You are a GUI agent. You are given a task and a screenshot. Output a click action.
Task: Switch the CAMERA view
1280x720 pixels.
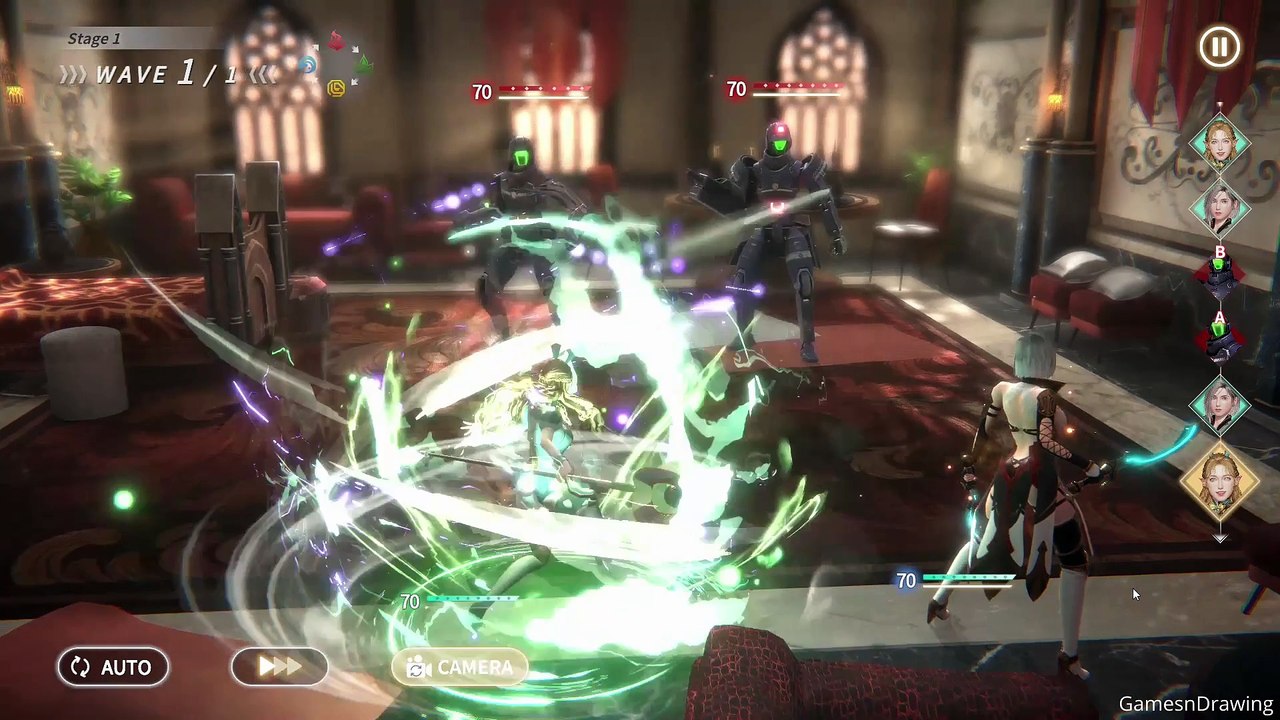point(459,667)
